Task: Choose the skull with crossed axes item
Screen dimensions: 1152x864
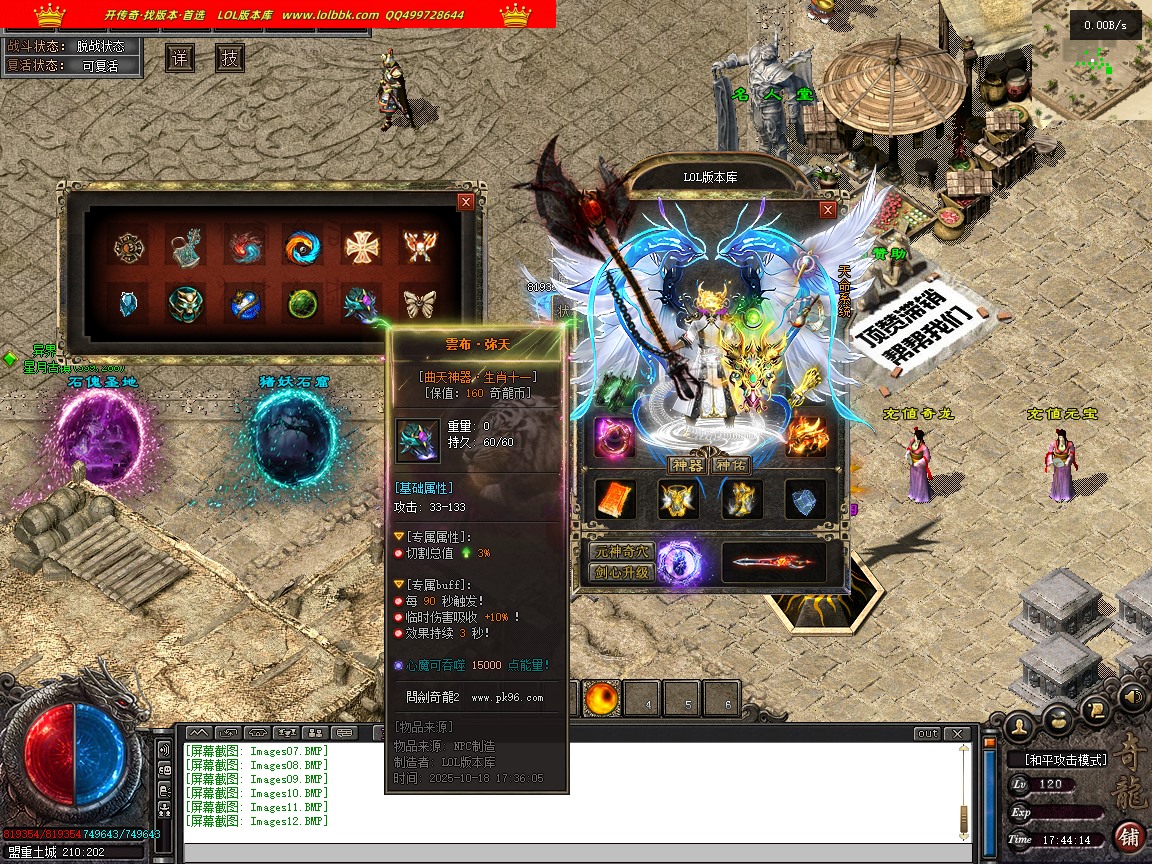Action: (419, 246)
